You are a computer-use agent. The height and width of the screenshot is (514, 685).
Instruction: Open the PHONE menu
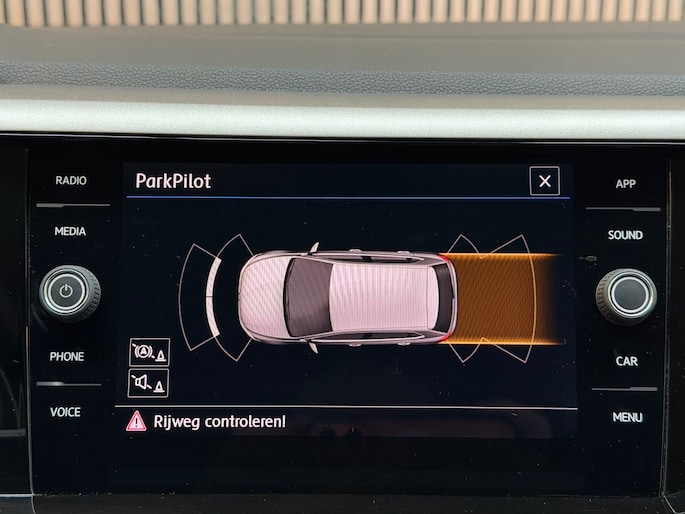[x=67, y=356]
